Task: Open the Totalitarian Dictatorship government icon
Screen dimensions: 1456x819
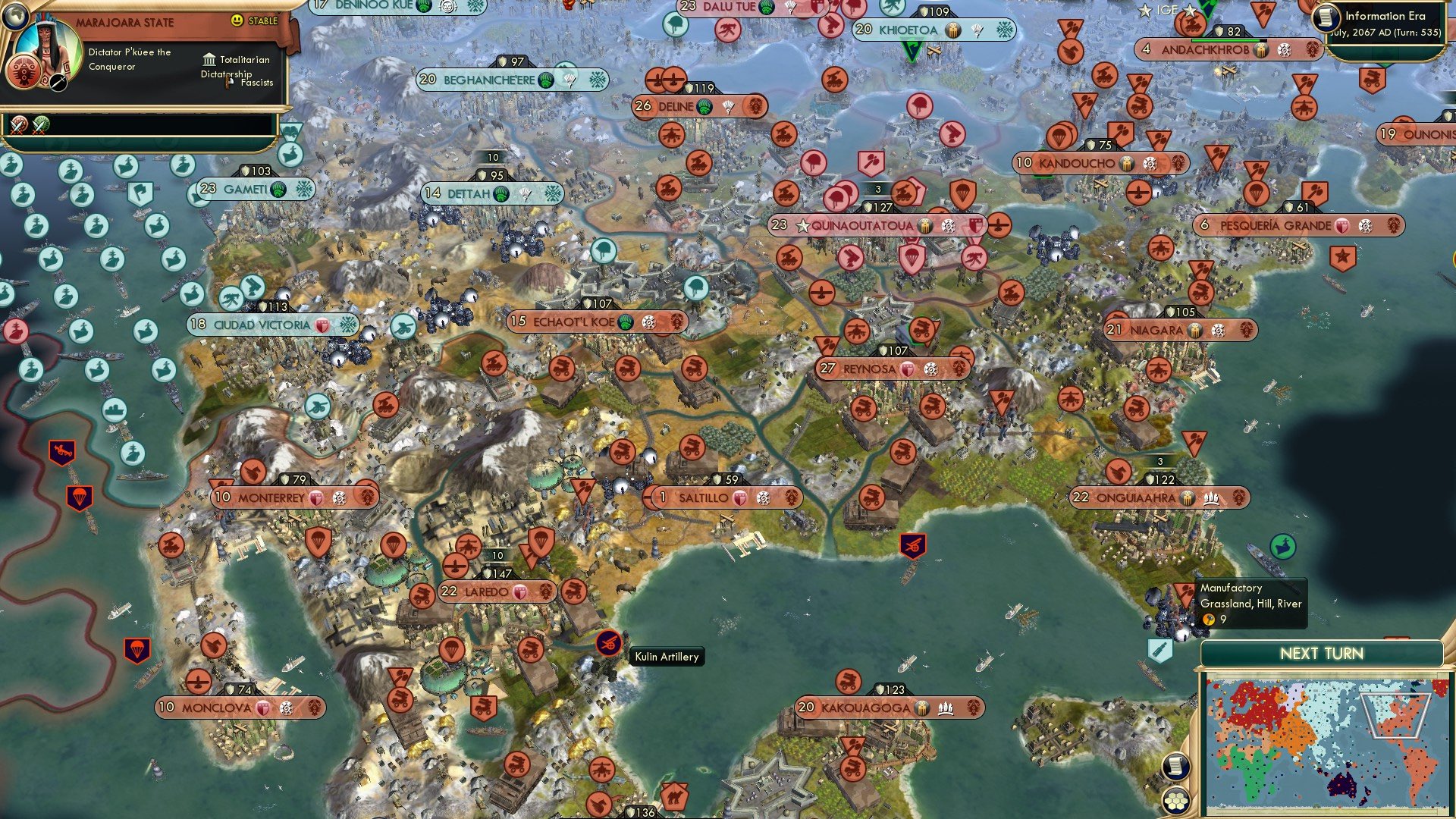Action: coord(209,60)
